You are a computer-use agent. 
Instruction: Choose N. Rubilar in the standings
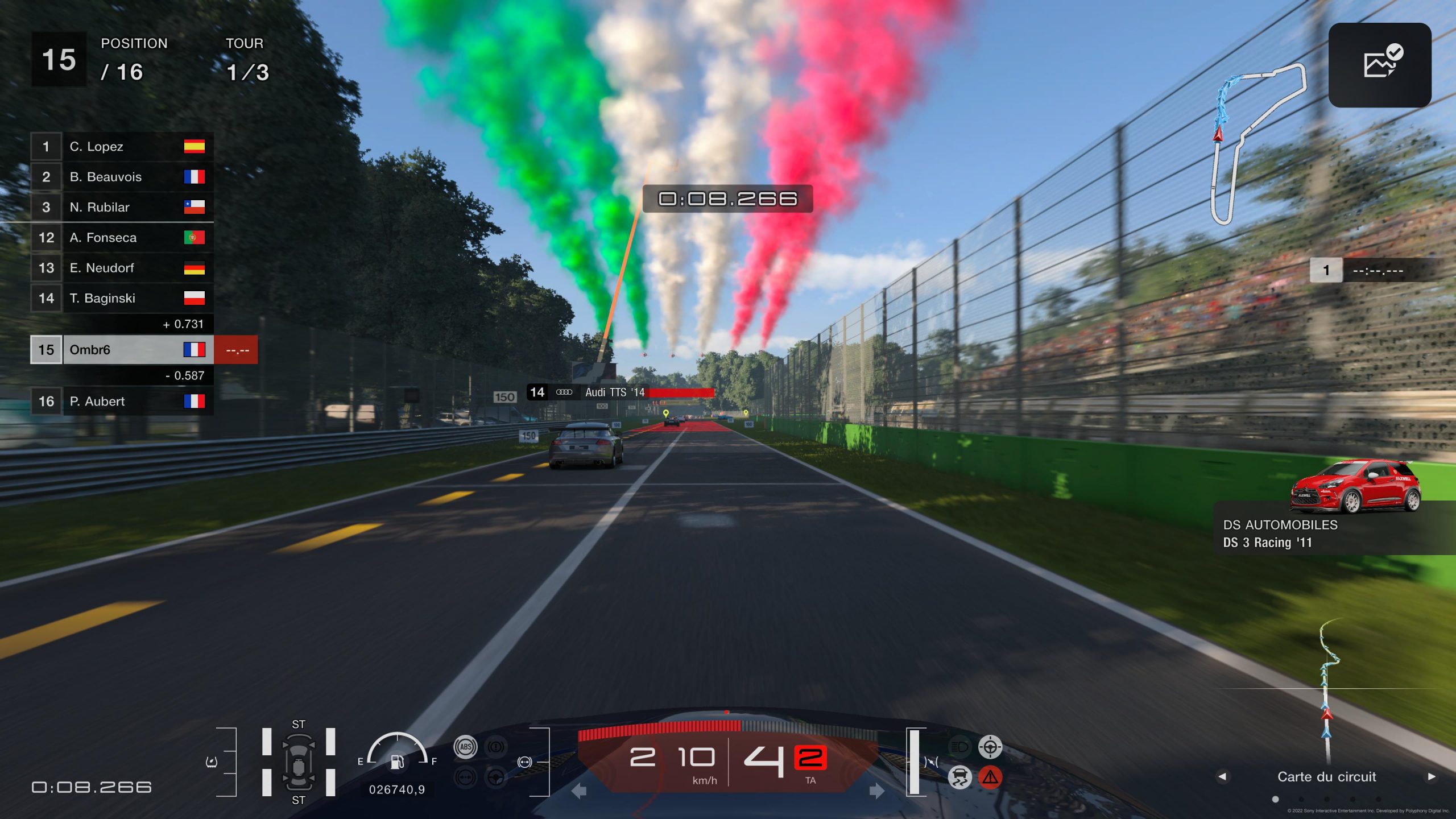122,207
